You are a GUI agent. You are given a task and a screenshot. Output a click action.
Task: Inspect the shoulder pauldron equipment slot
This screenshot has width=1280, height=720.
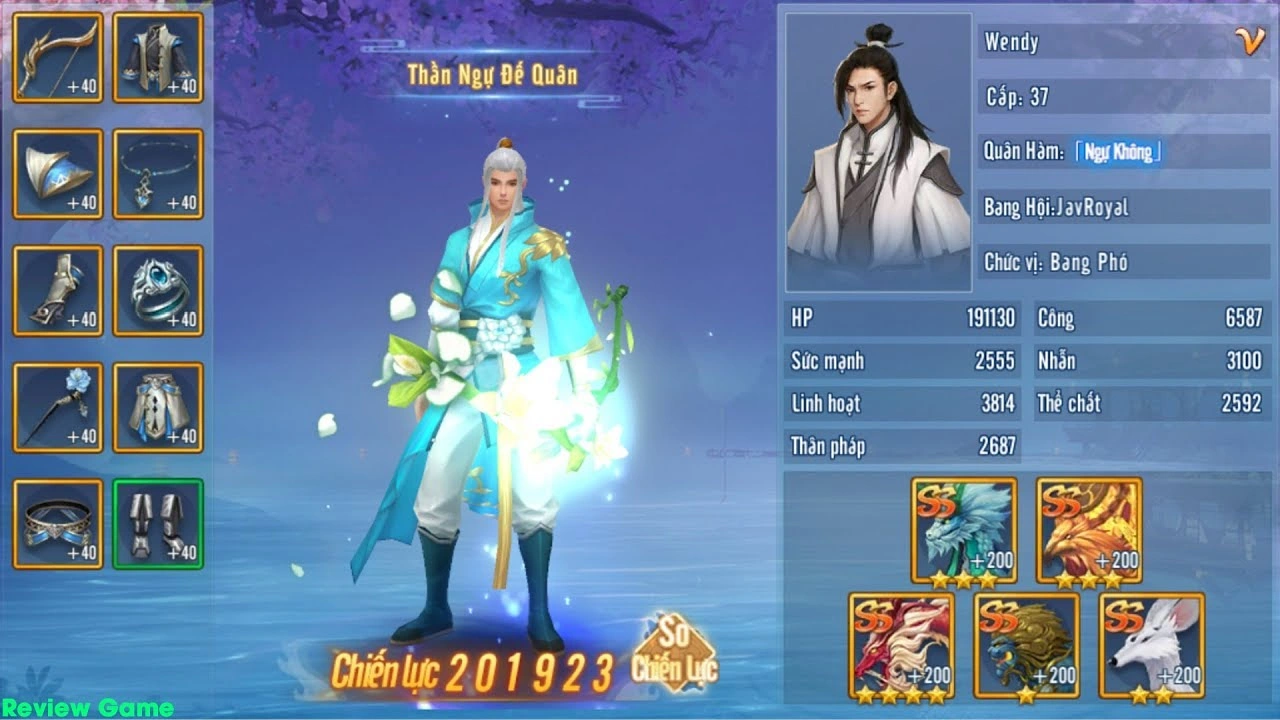point(58,174)
